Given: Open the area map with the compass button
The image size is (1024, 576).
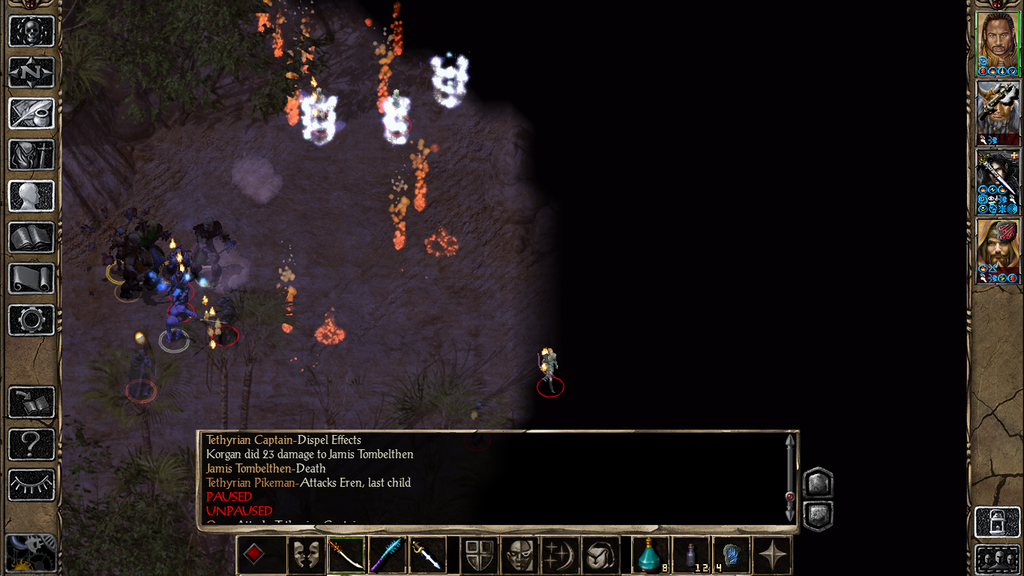Looking at the screenshot, I should coord(31,72).
